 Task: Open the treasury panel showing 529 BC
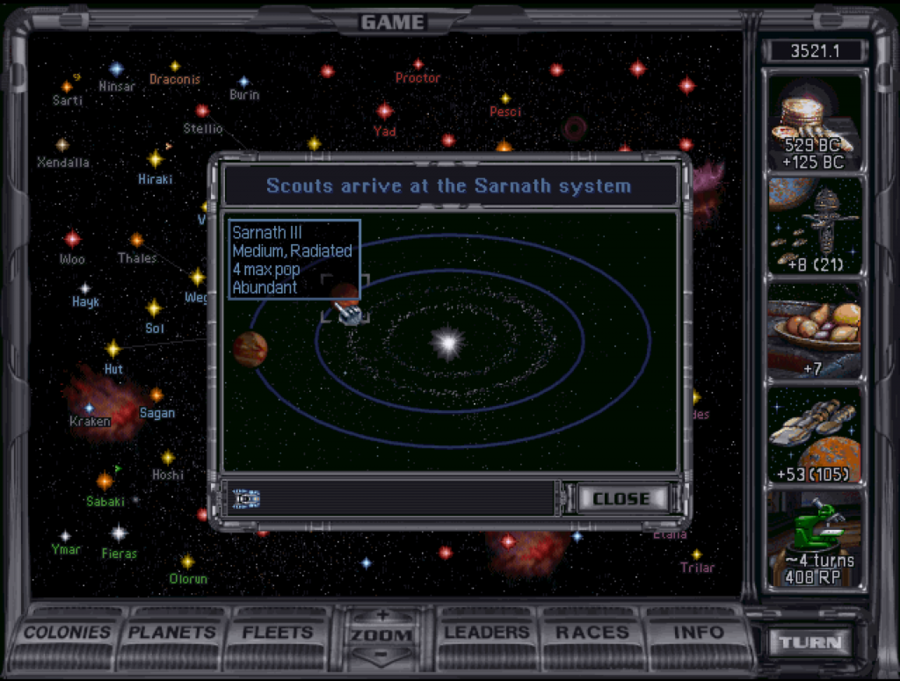(813, 121)
